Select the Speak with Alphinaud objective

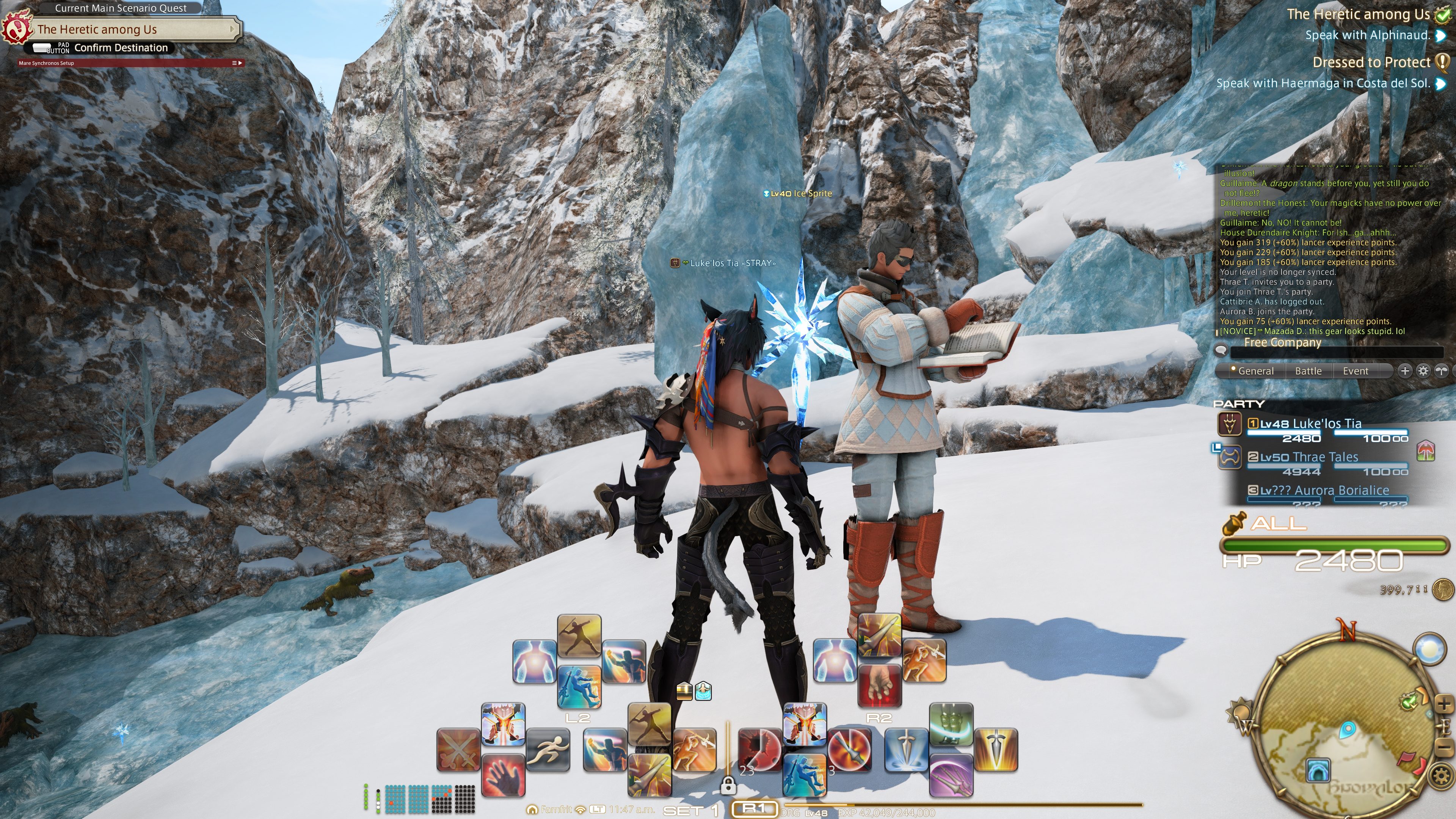pyautogui.click(x=1367, y=35)
